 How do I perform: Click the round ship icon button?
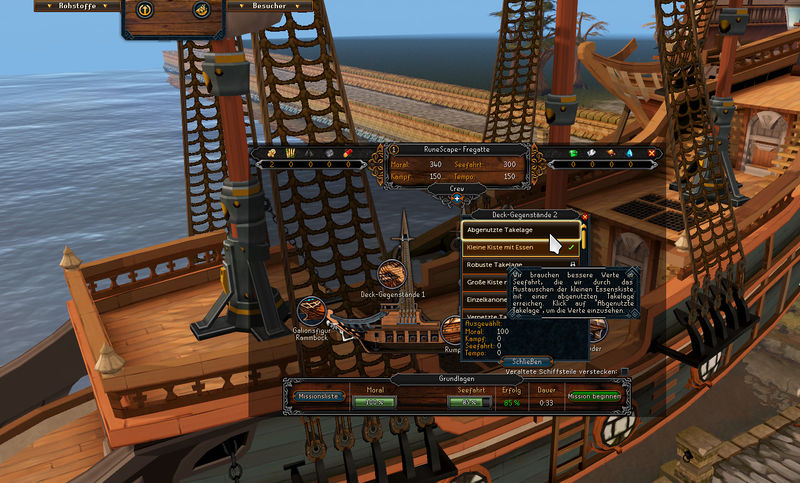point(203,10)
